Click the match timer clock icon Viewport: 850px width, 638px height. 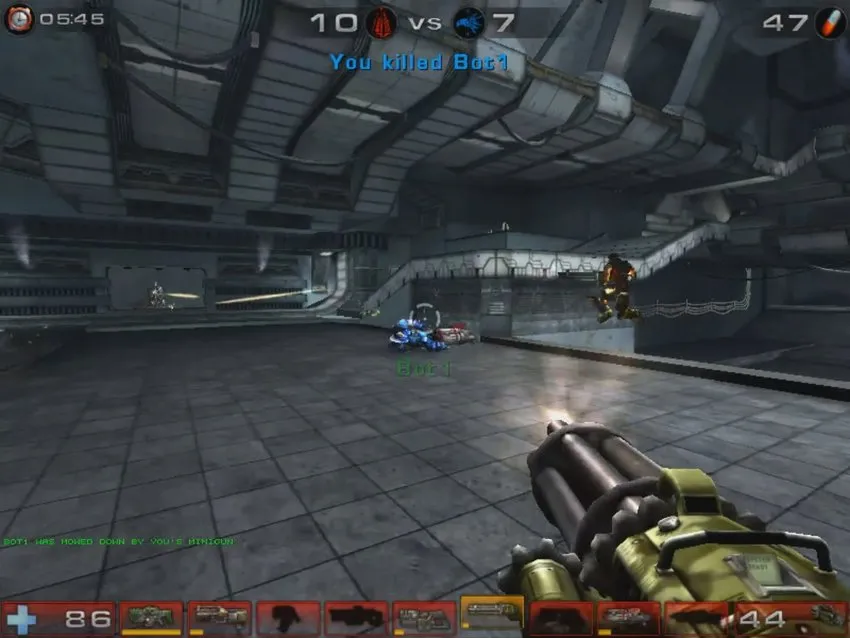coord(17,19)
